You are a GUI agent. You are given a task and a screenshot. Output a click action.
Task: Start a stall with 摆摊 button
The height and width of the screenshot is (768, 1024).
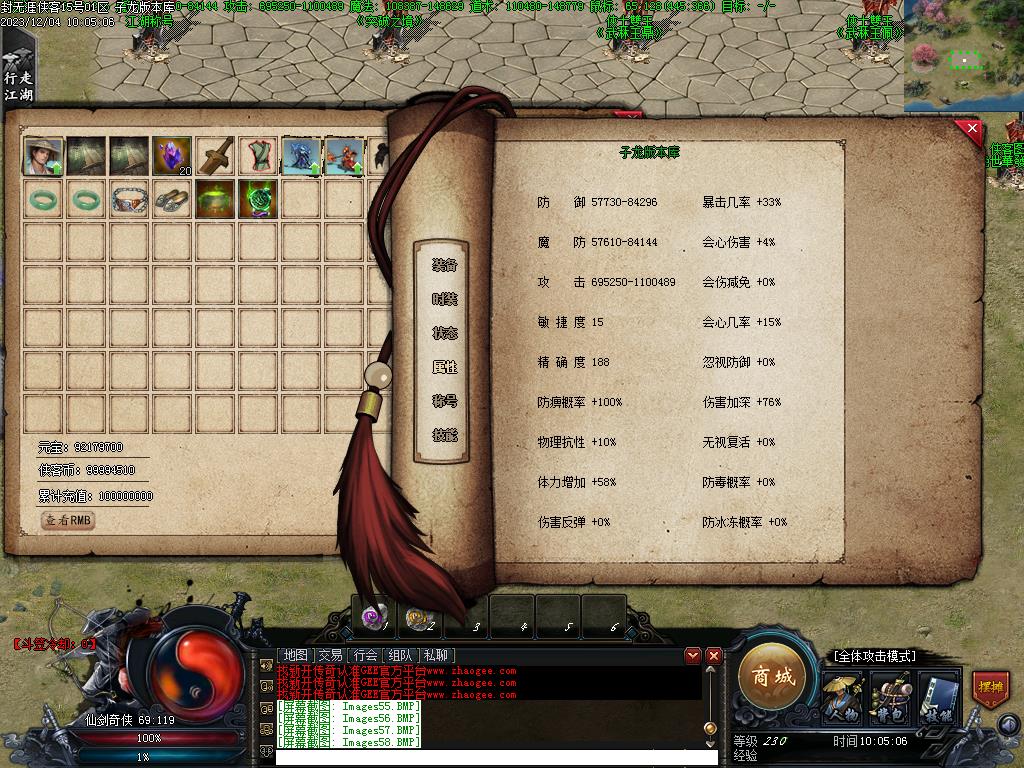tap(990, 689)
